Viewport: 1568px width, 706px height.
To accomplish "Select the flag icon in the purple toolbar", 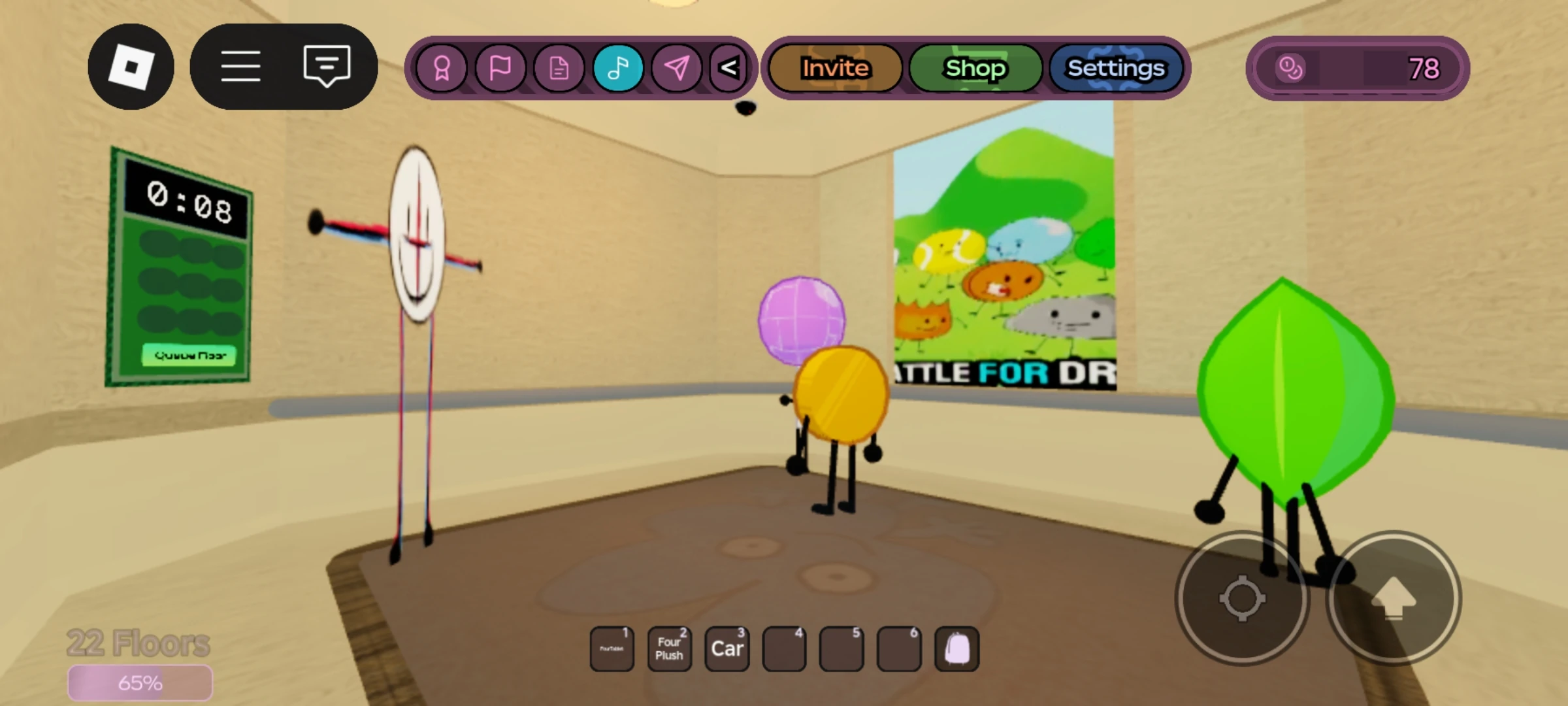I will (501, 68).
